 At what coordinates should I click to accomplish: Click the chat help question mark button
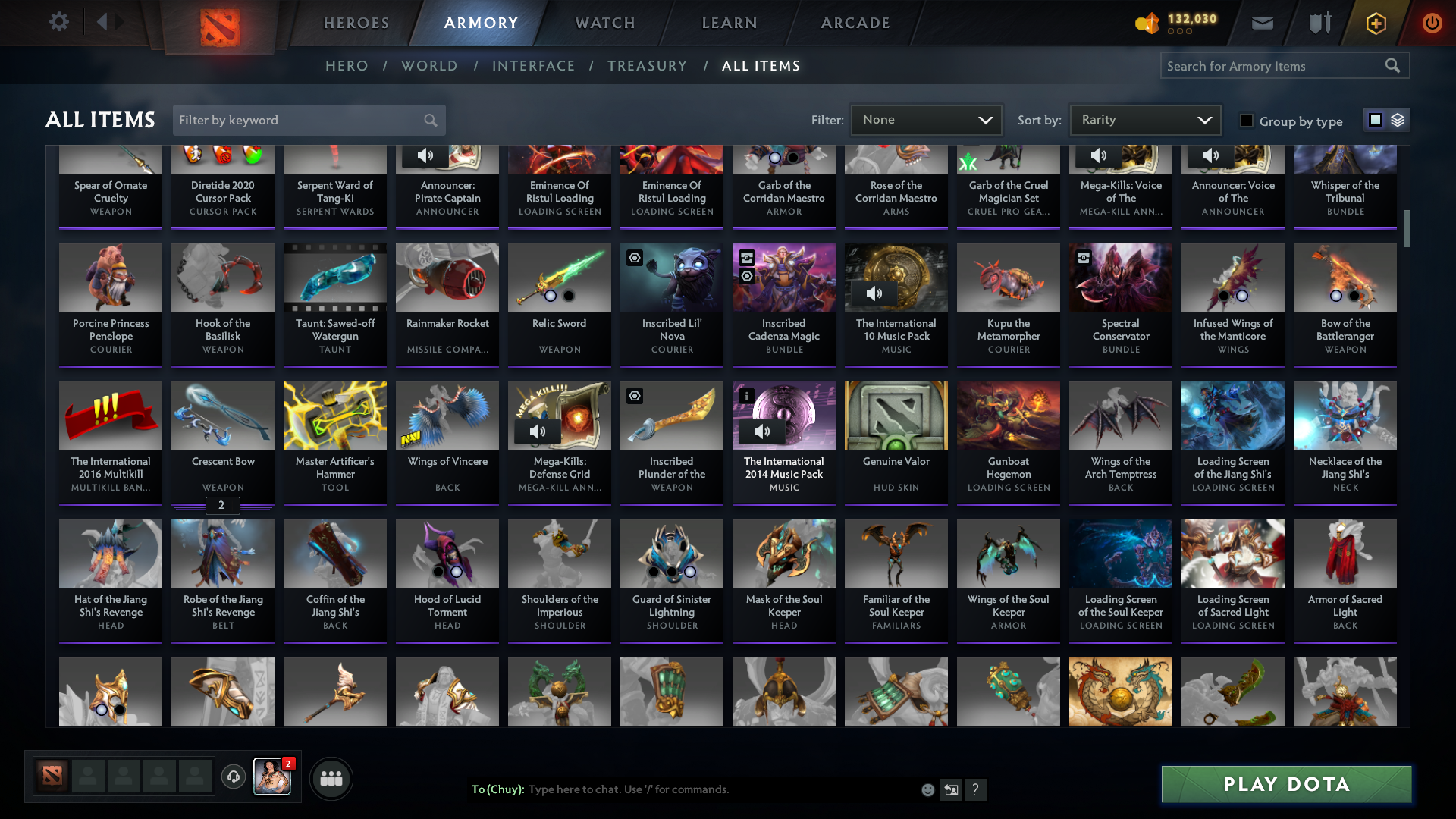point(976,789)
